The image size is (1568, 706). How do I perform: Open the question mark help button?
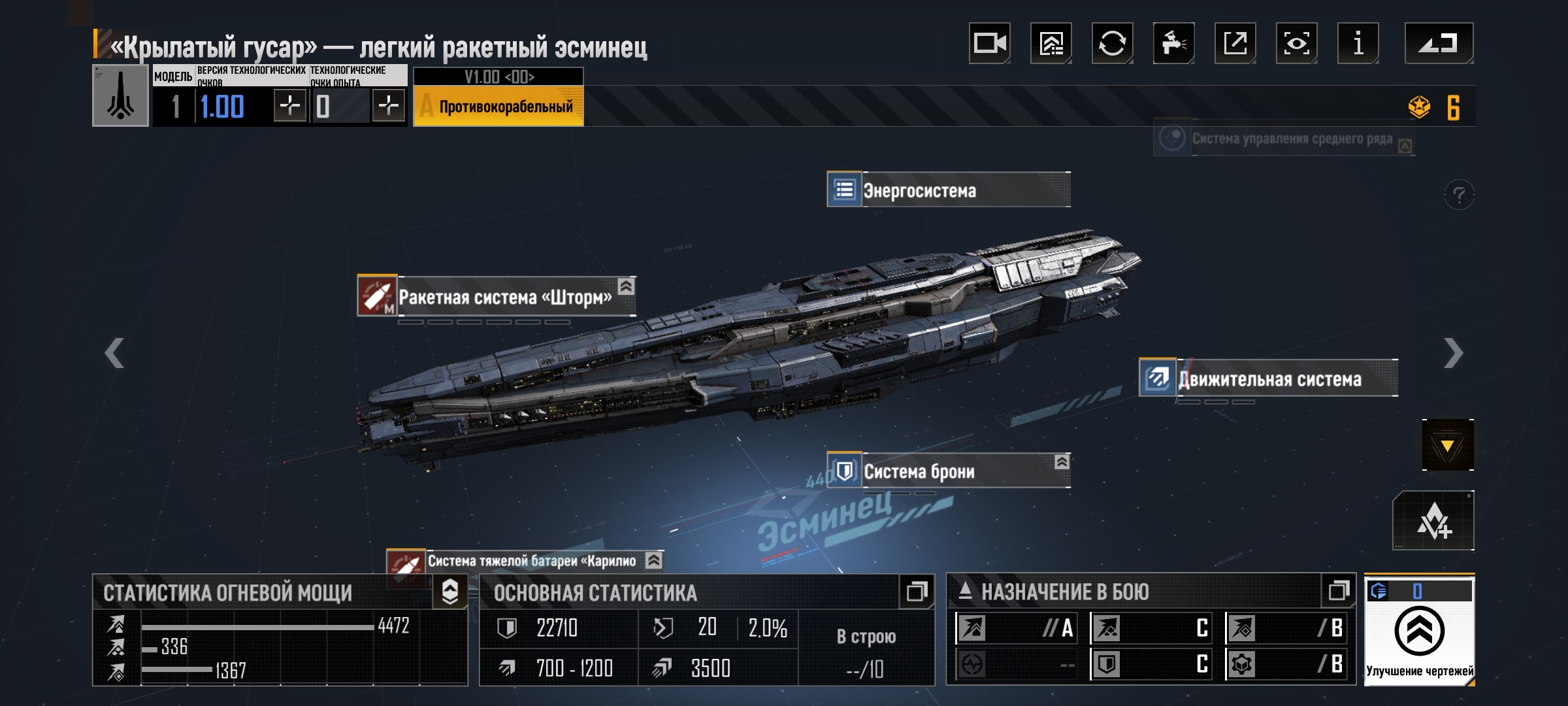click(x=1459, y=195)
